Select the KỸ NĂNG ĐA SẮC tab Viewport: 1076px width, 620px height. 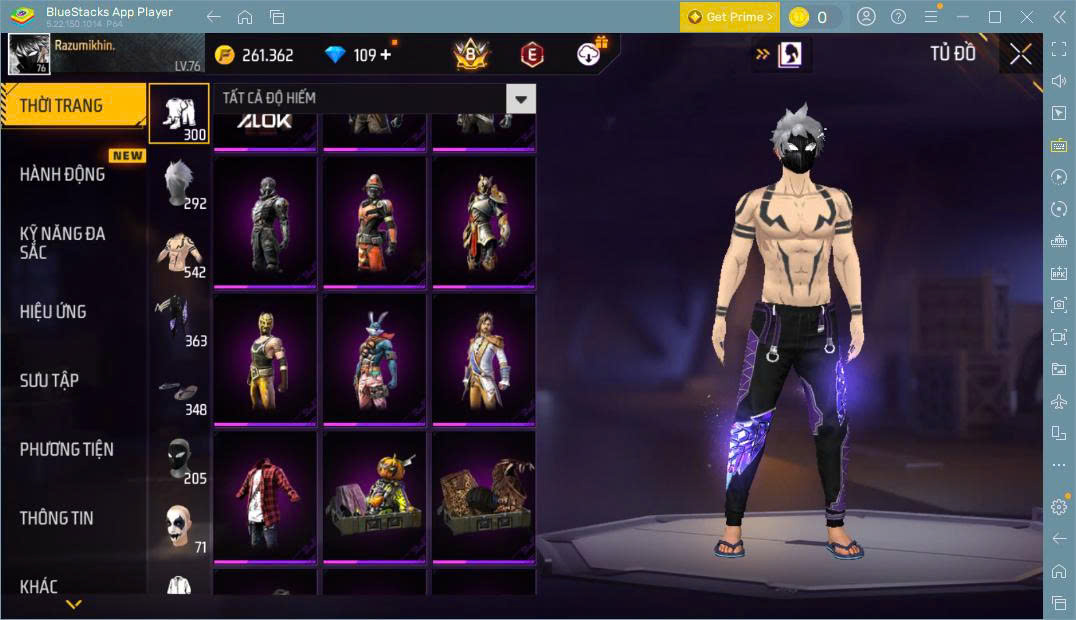point(62,242)
